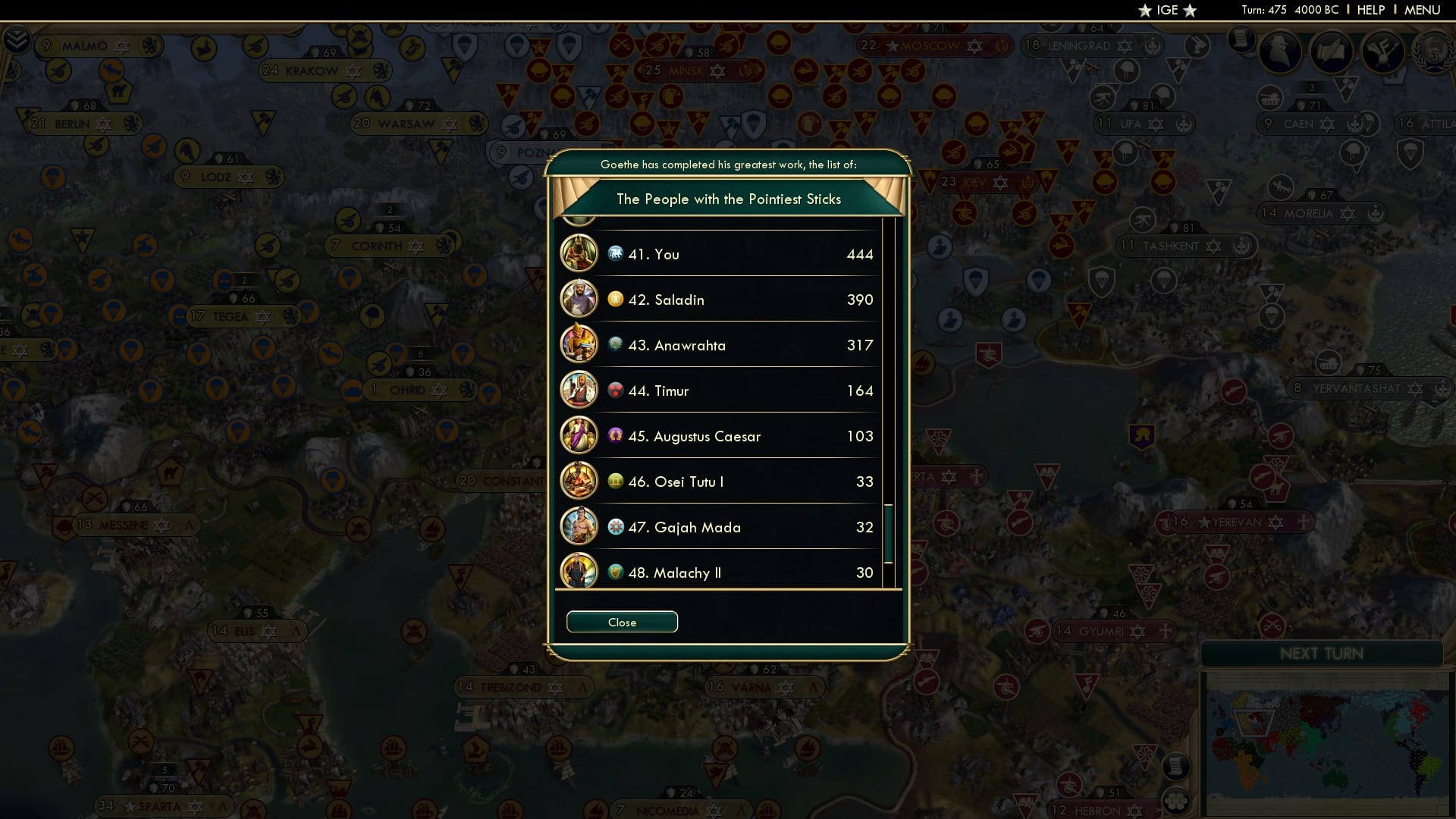This screenshot has height=819, width=1456.
Task: Open the World Congress laurel icon
Action: (x=1436, y=53)
